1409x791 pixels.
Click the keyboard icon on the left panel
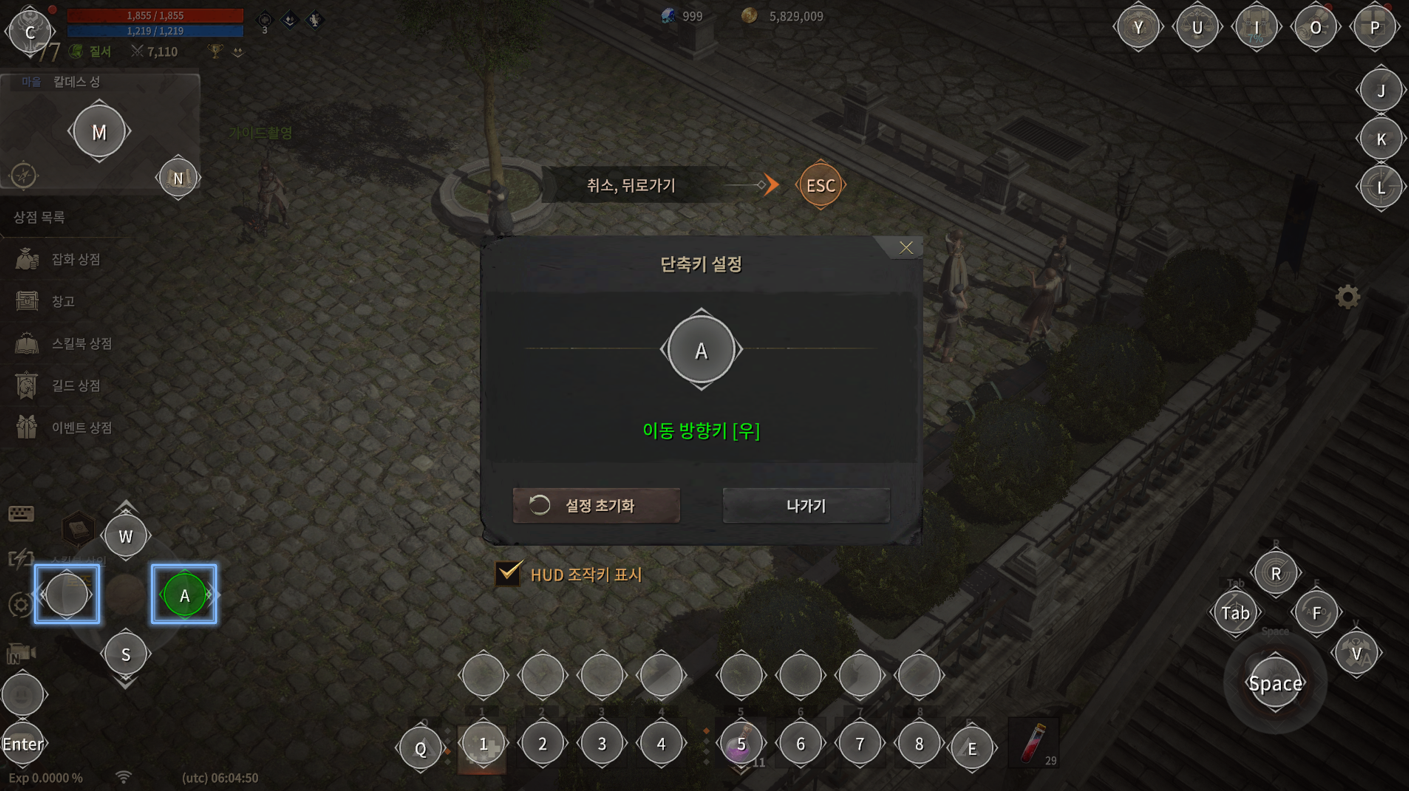21,514
